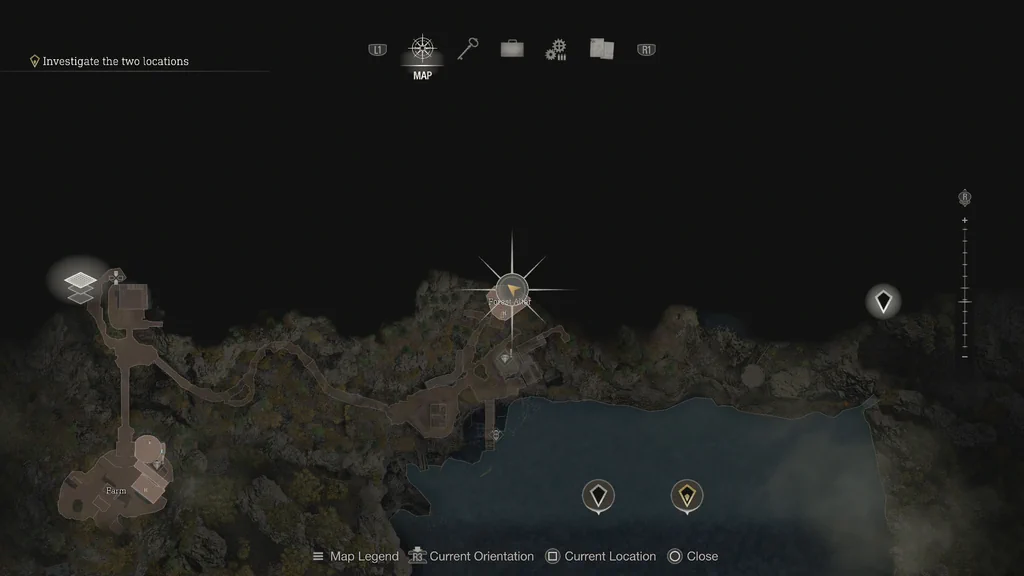
Task: Switch to the files documents tab
Action: coord(601,49)
